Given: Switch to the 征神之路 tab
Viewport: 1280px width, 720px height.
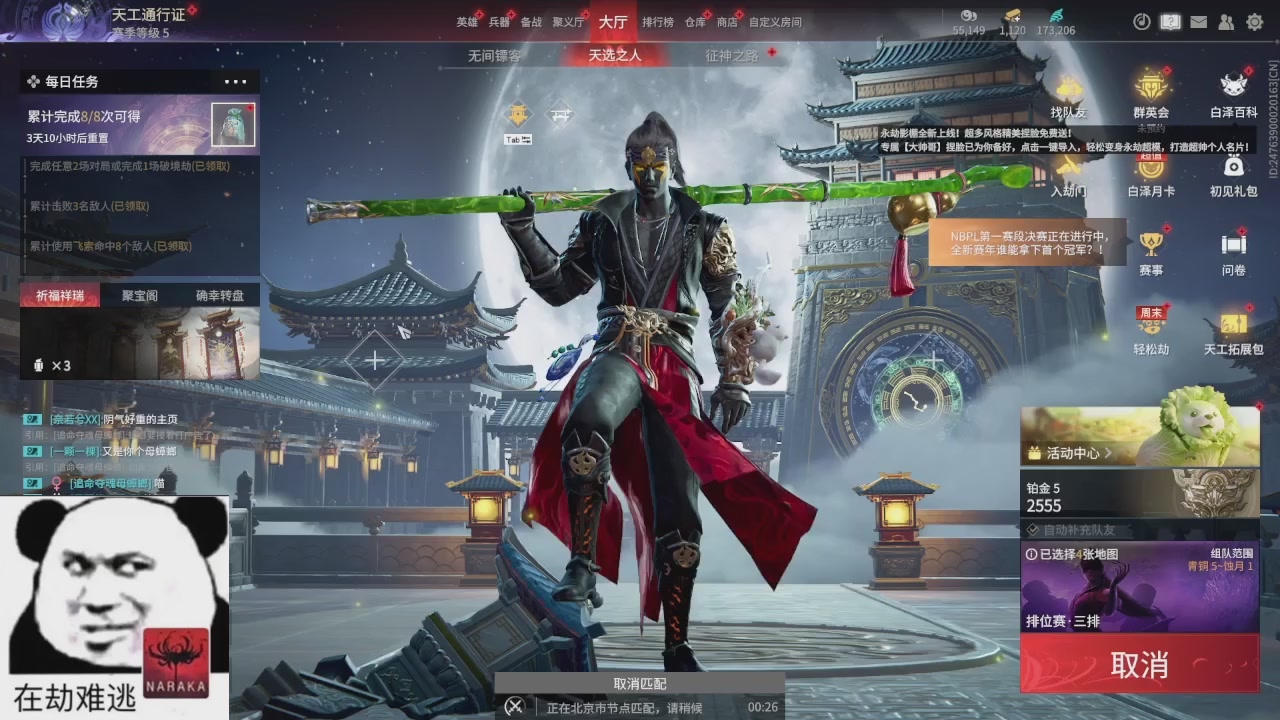Looking at the screenshot, I should pyautogui.click(x=731, y=56).
